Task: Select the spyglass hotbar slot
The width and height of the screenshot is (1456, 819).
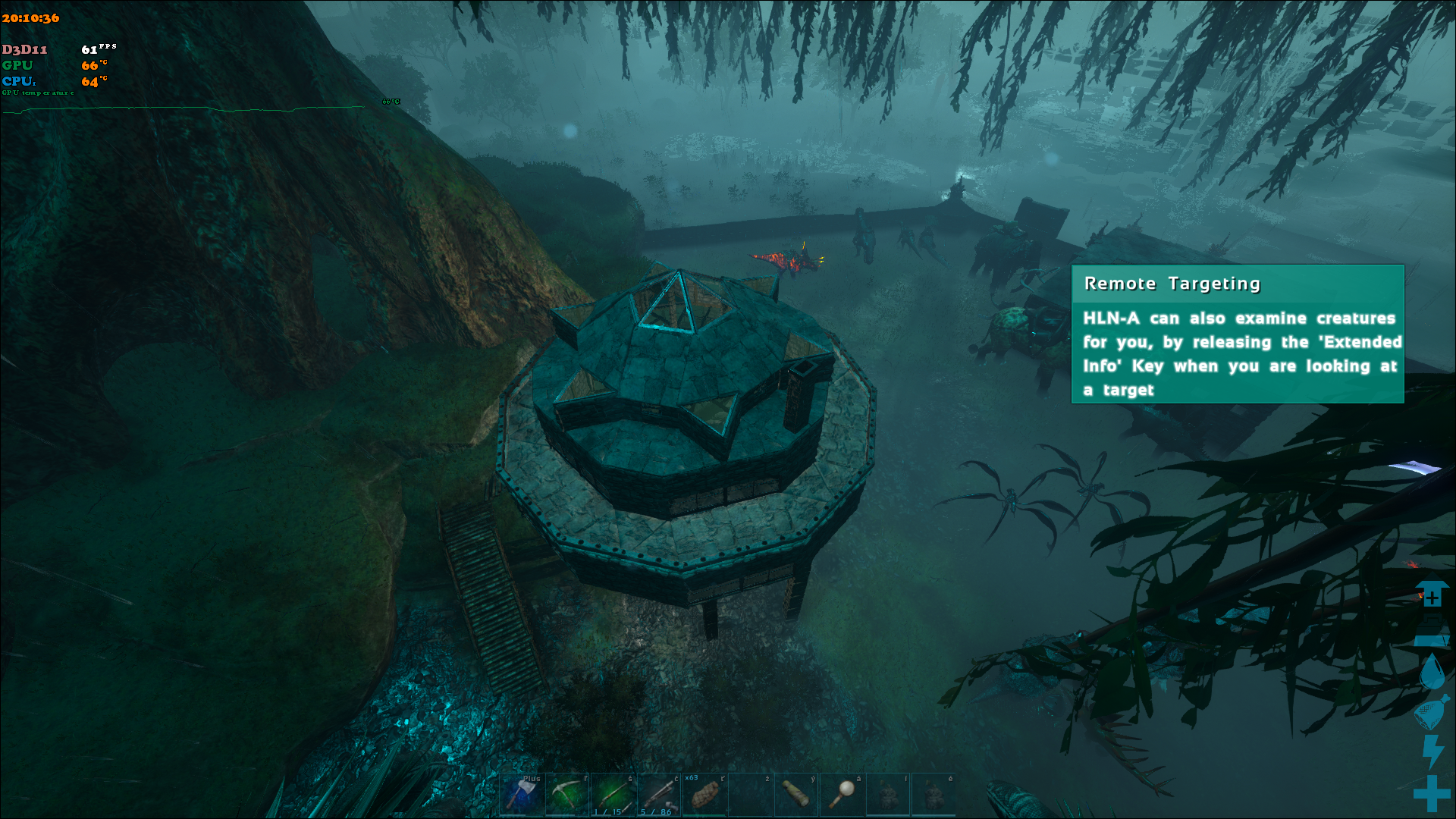Action: pos(795,794)
